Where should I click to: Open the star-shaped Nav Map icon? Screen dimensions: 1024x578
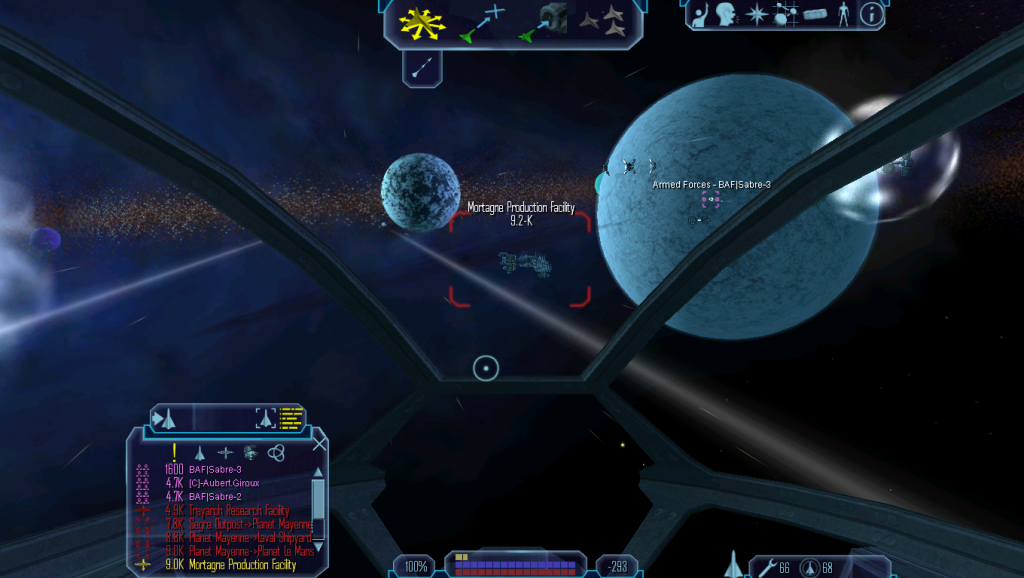tap(758, 14)
